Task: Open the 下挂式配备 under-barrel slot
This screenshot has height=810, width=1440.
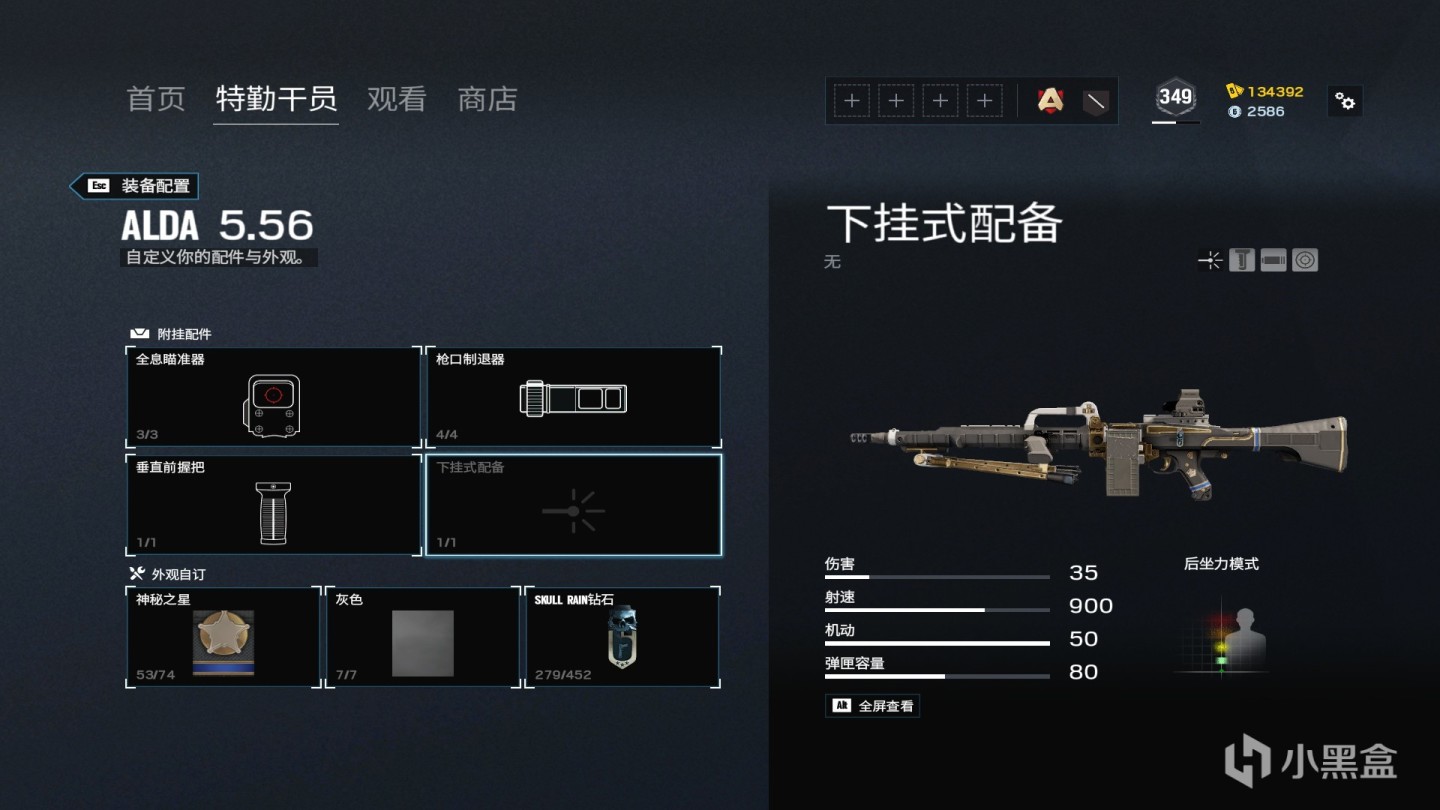Action: point(573,505)
